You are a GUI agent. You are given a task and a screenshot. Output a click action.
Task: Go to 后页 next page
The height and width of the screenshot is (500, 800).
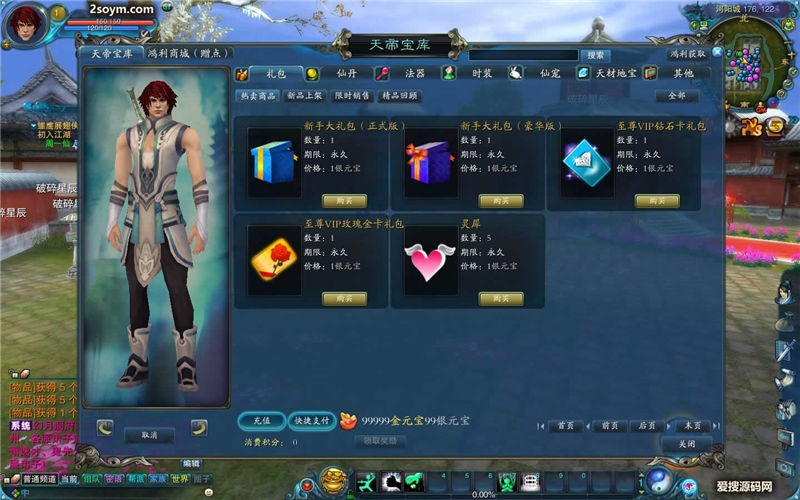[x=647, y=425]
